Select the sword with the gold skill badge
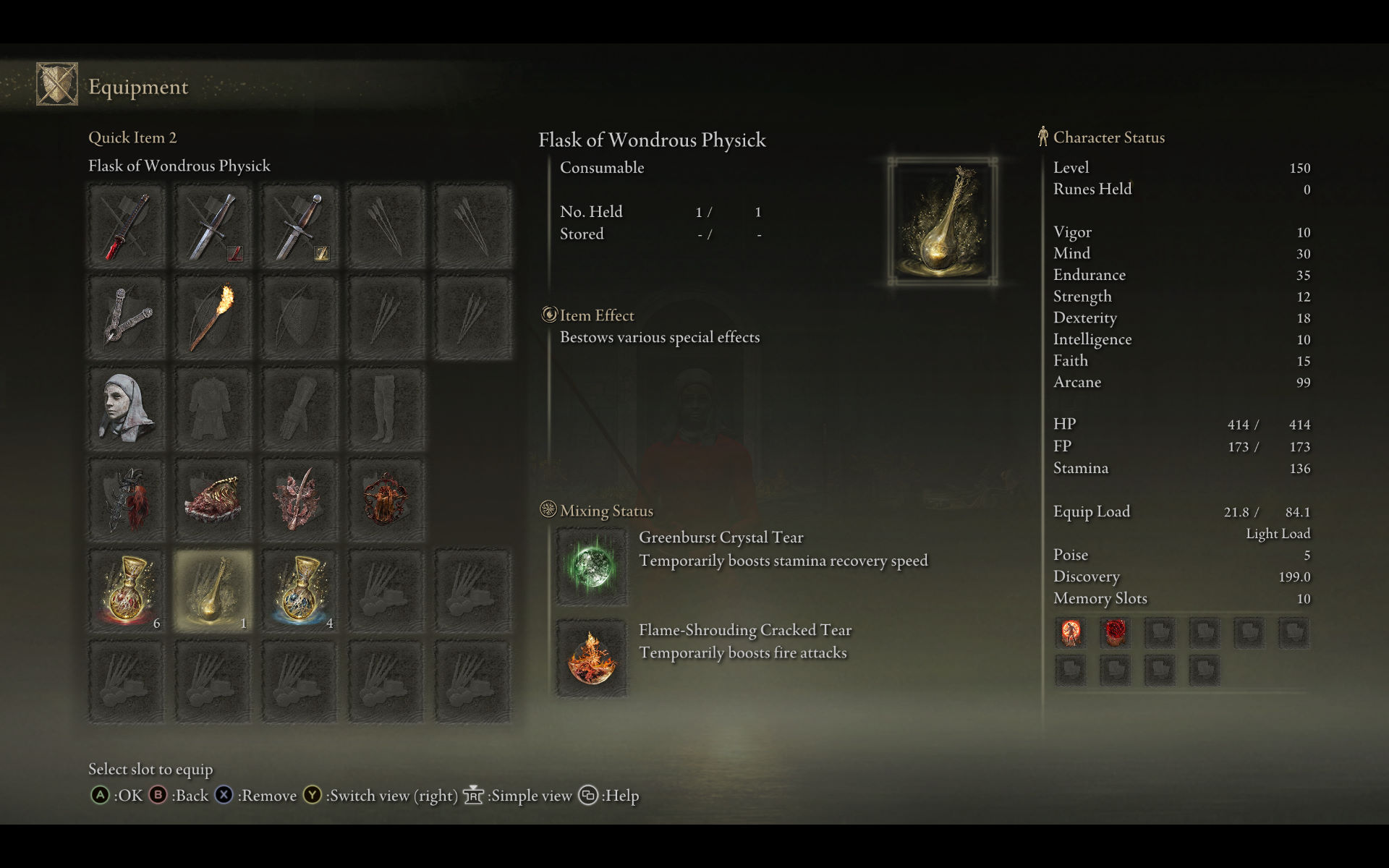 coord(299,227)
